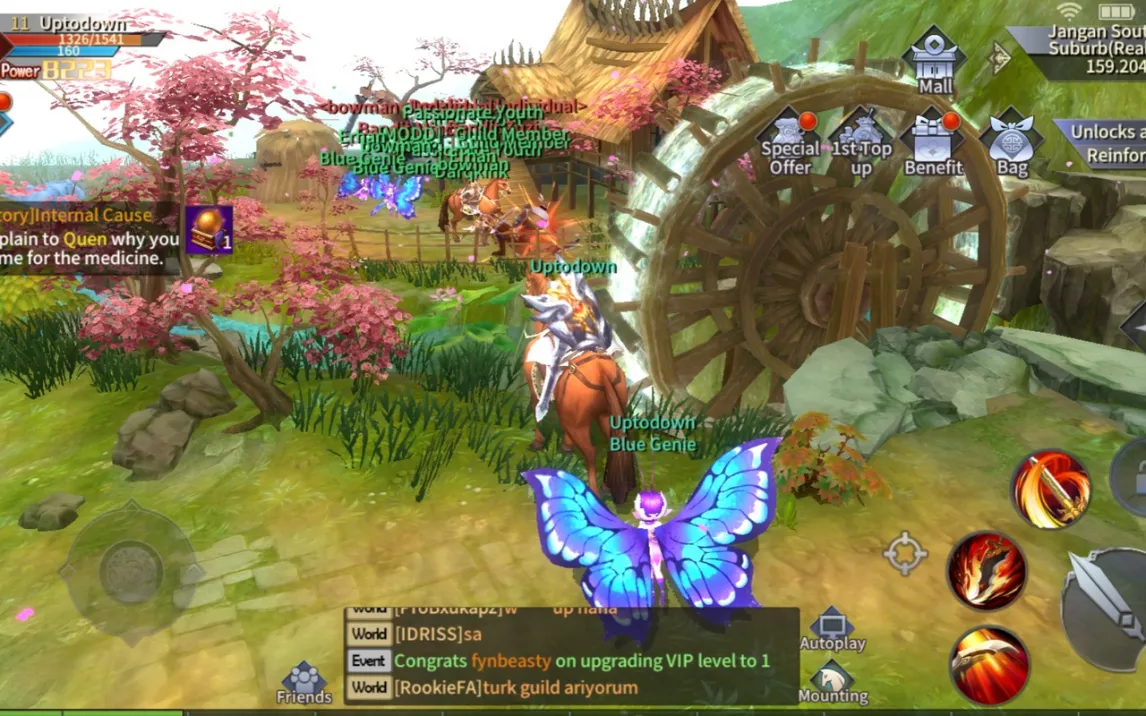Select the crosshair target lock button
The width and height of the screenshot is (1146, 716).
coord(905,553)
